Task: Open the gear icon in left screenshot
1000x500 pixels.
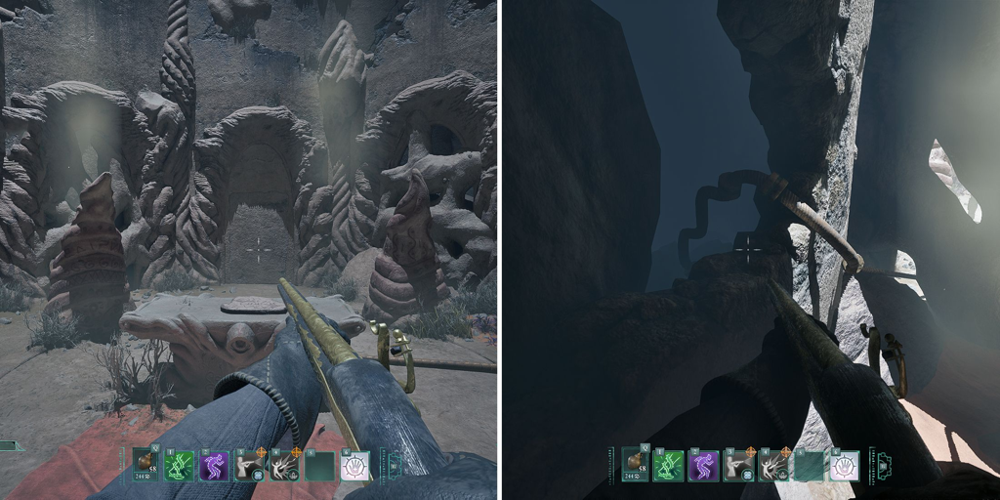Action: (x=393, y=464)
